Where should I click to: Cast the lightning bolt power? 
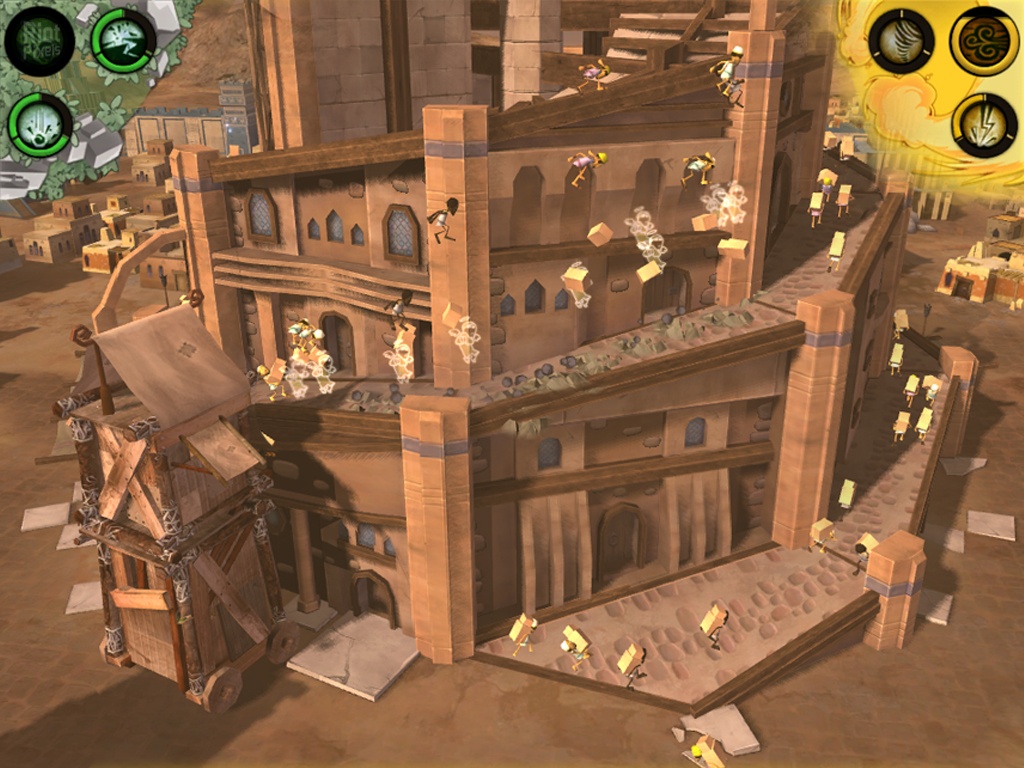[x=984, y=125]
